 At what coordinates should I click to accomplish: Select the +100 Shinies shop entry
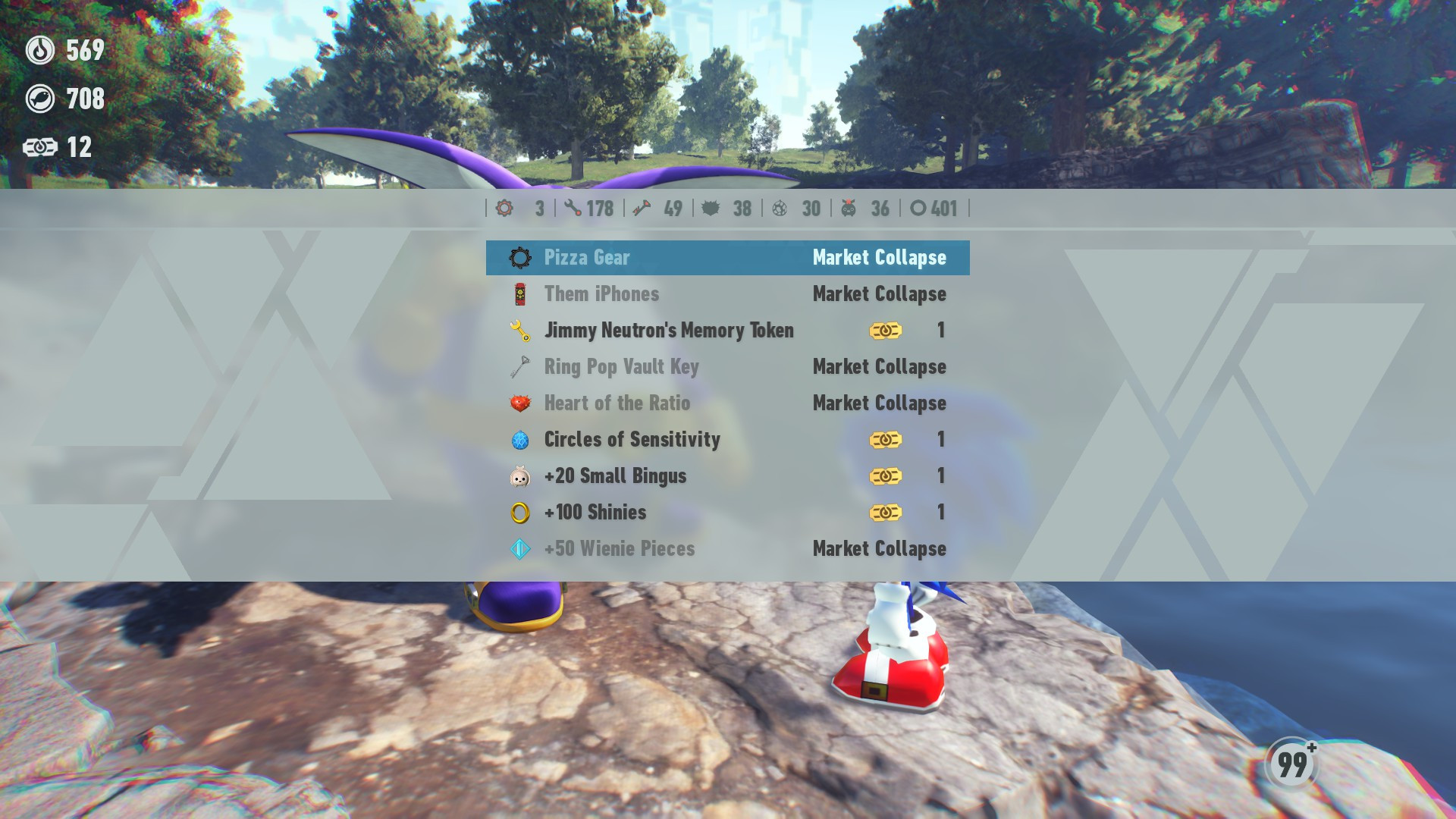(x=595, y=513)
